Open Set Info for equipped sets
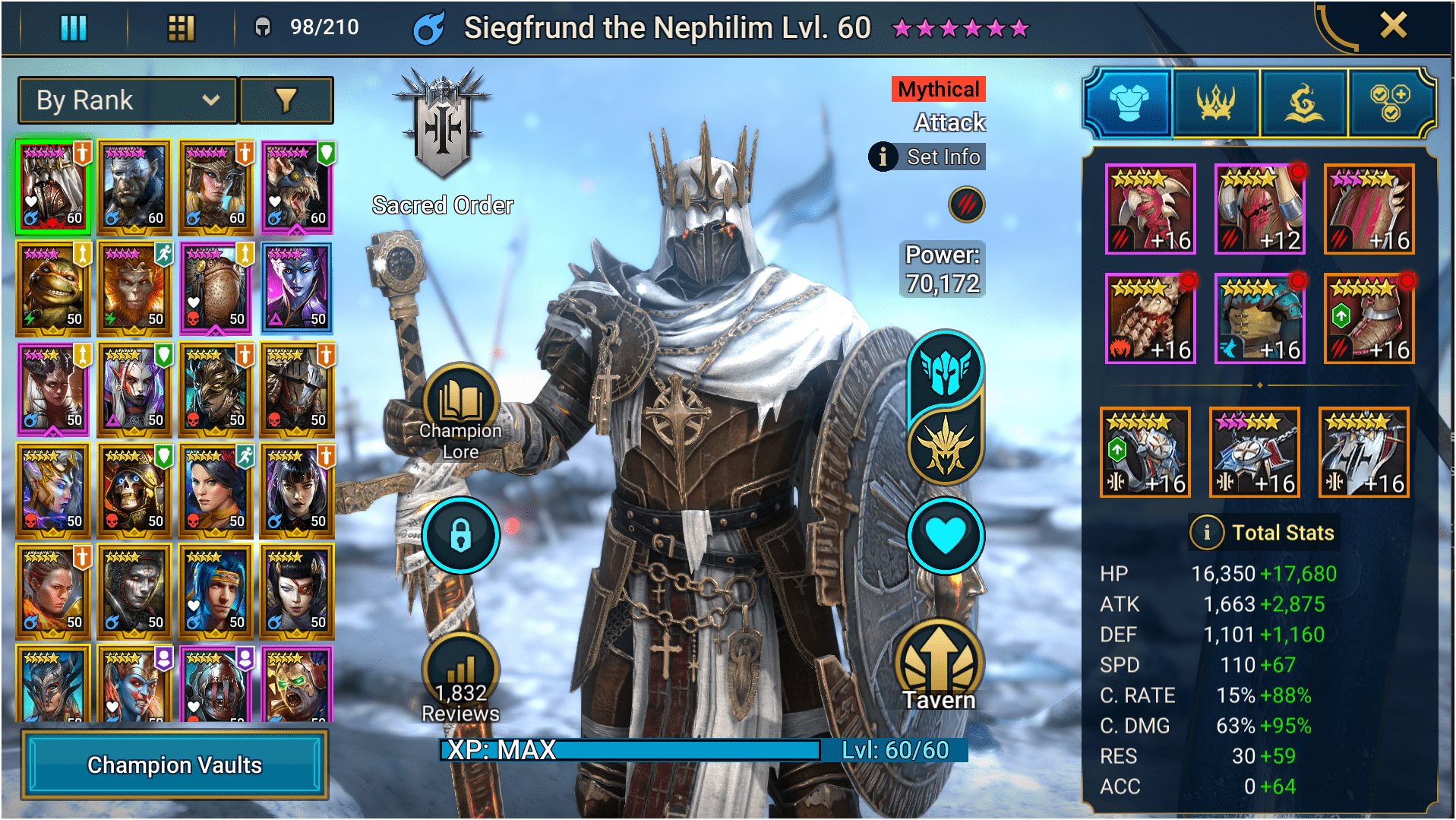 tap(926, 157)
